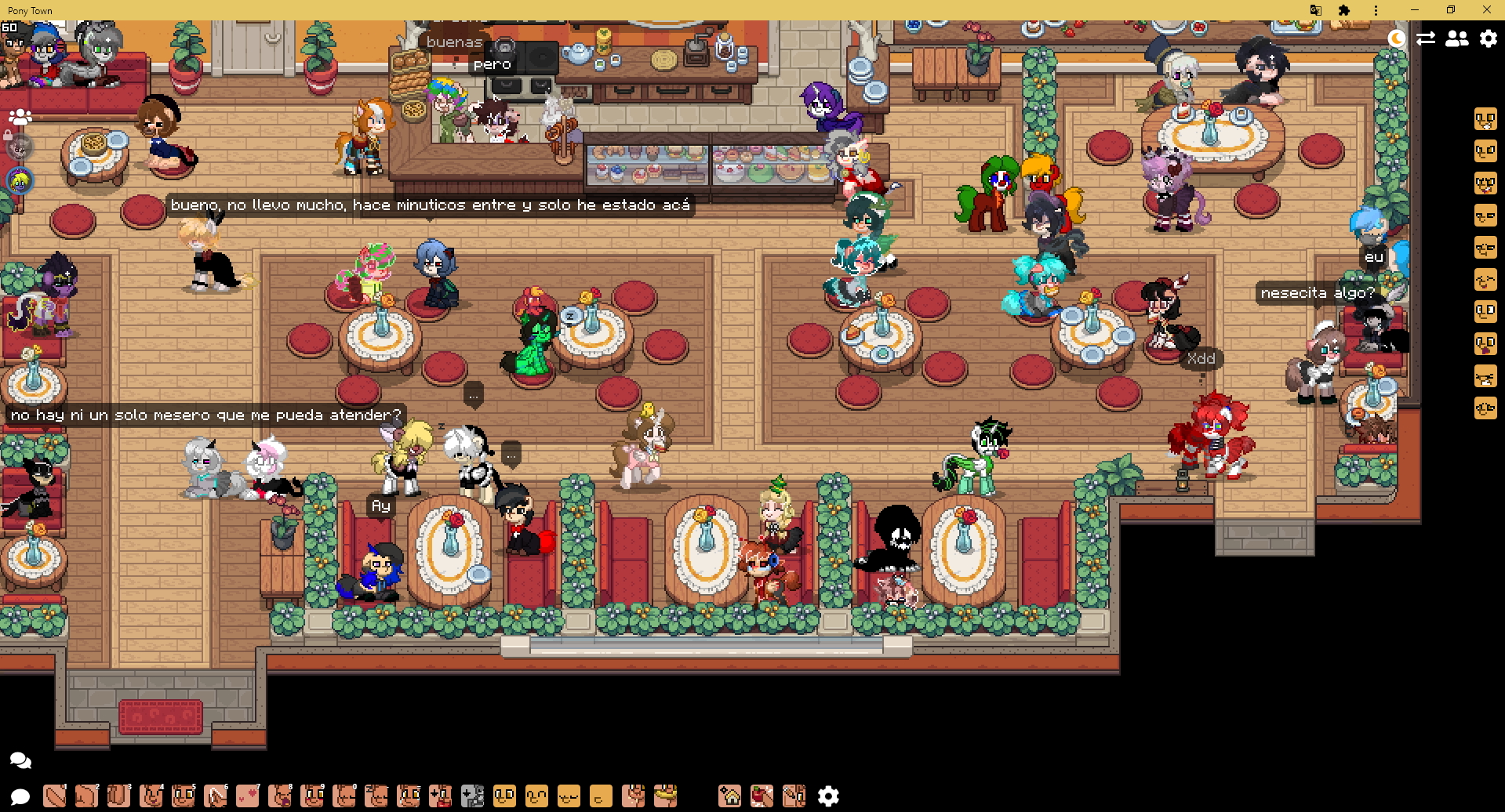Open the action bar settings gear
Screen dimensions: 1505x812
click(828, 796)
